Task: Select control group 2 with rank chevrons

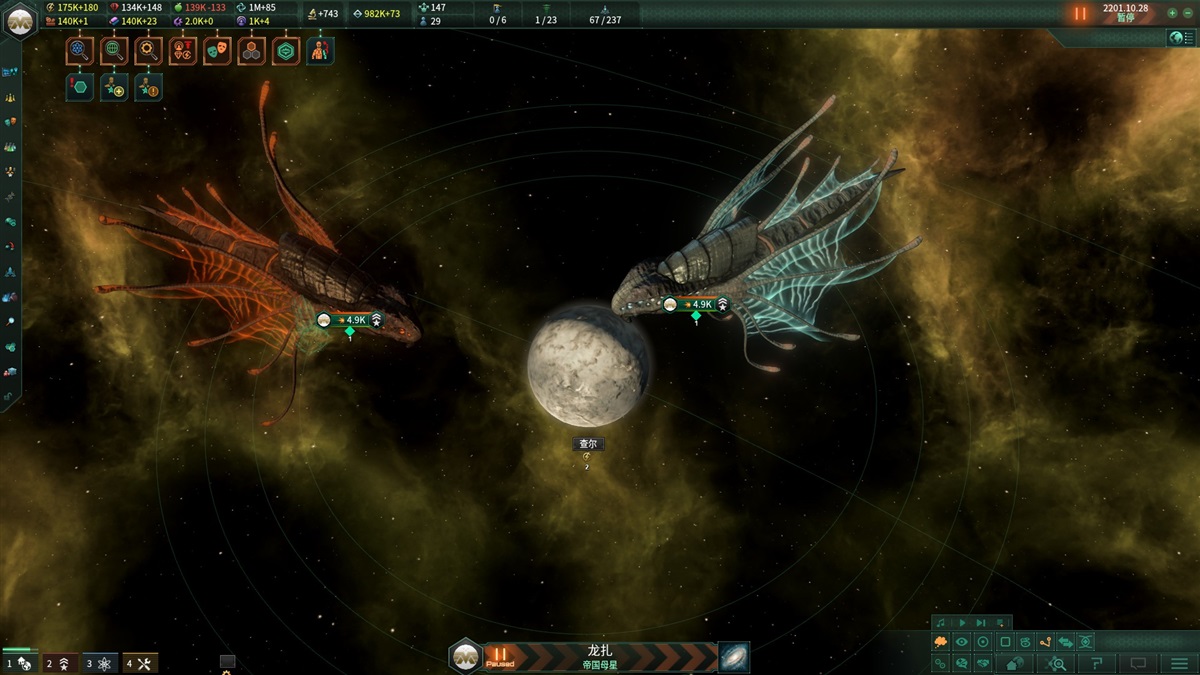Action: pos(60,663)
